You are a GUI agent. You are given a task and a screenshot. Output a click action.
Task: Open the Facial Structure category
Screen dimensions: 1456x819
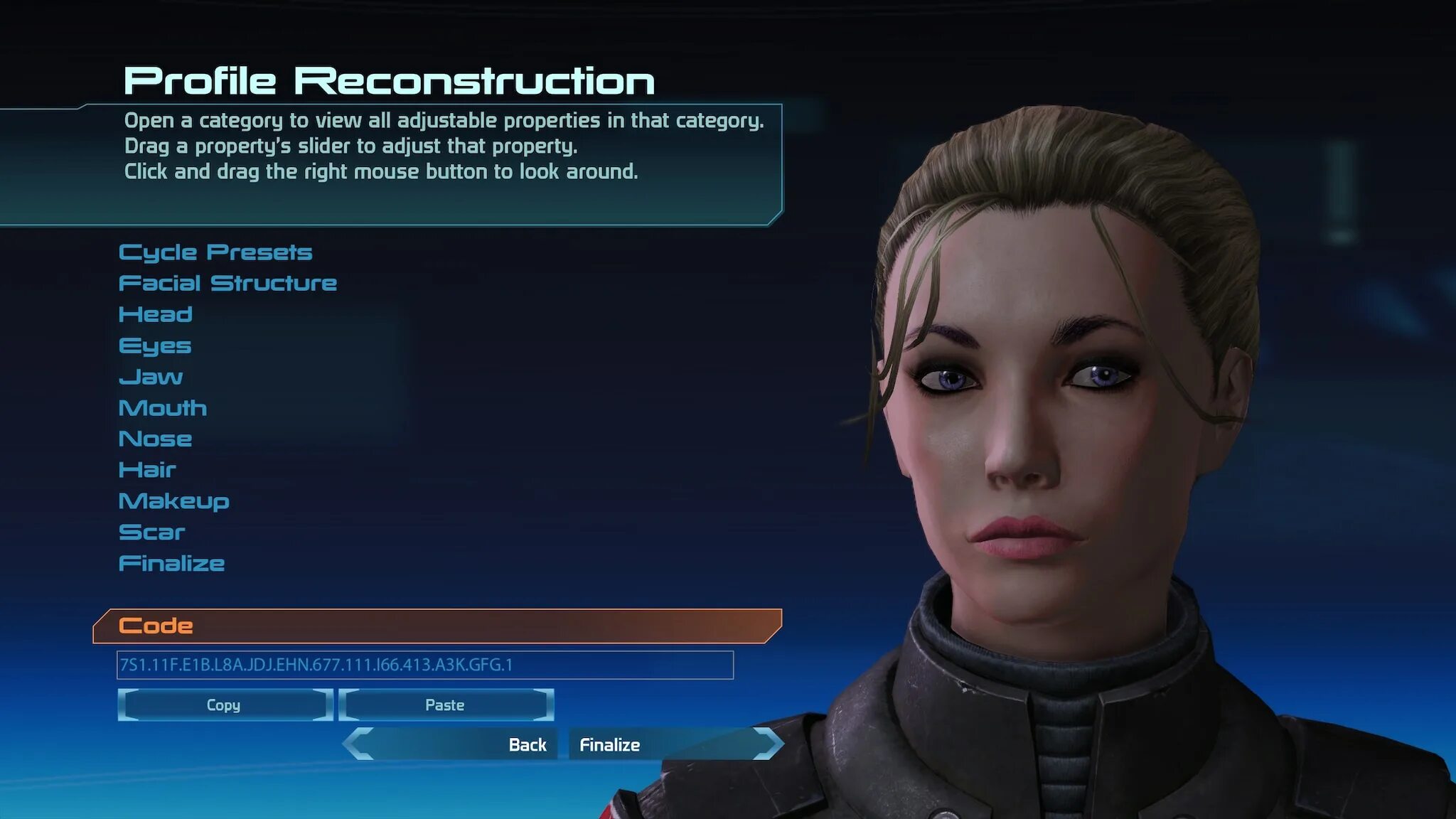227,284
